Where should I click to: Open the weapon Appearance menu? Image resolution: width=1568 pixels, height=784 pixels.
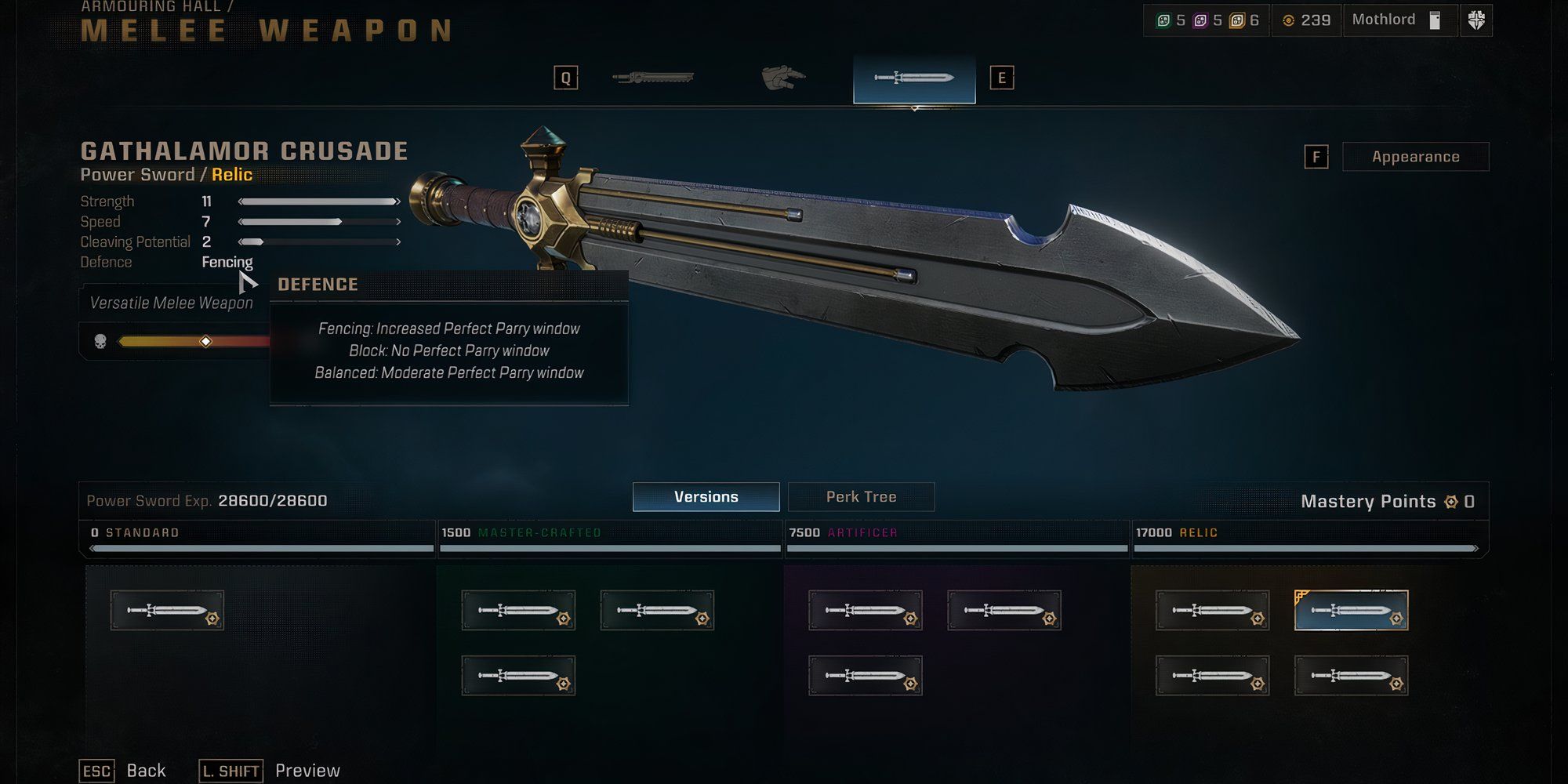click(1415, 157)
